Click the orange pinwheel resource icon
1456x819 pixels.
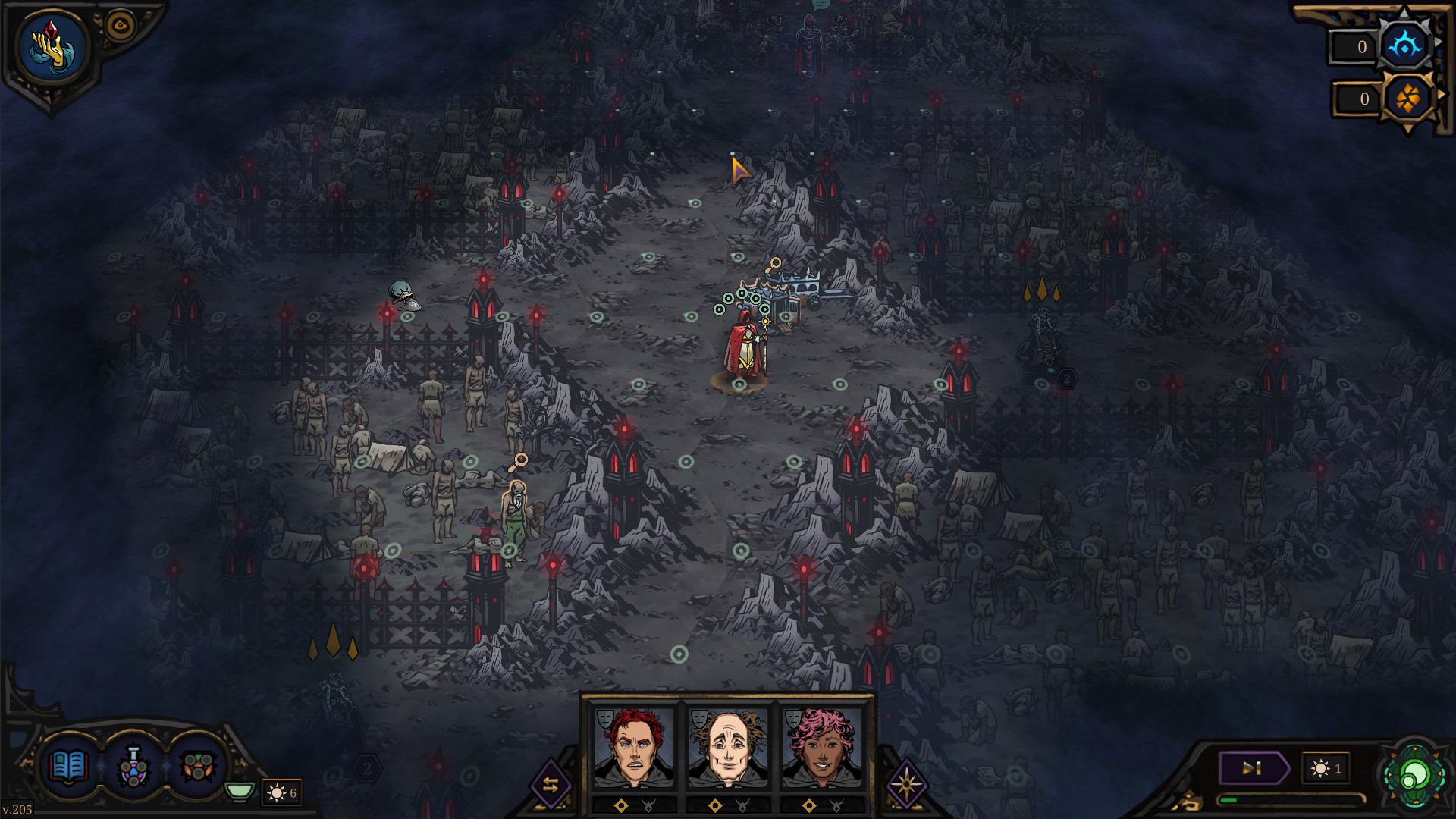tap(1407, 99)
